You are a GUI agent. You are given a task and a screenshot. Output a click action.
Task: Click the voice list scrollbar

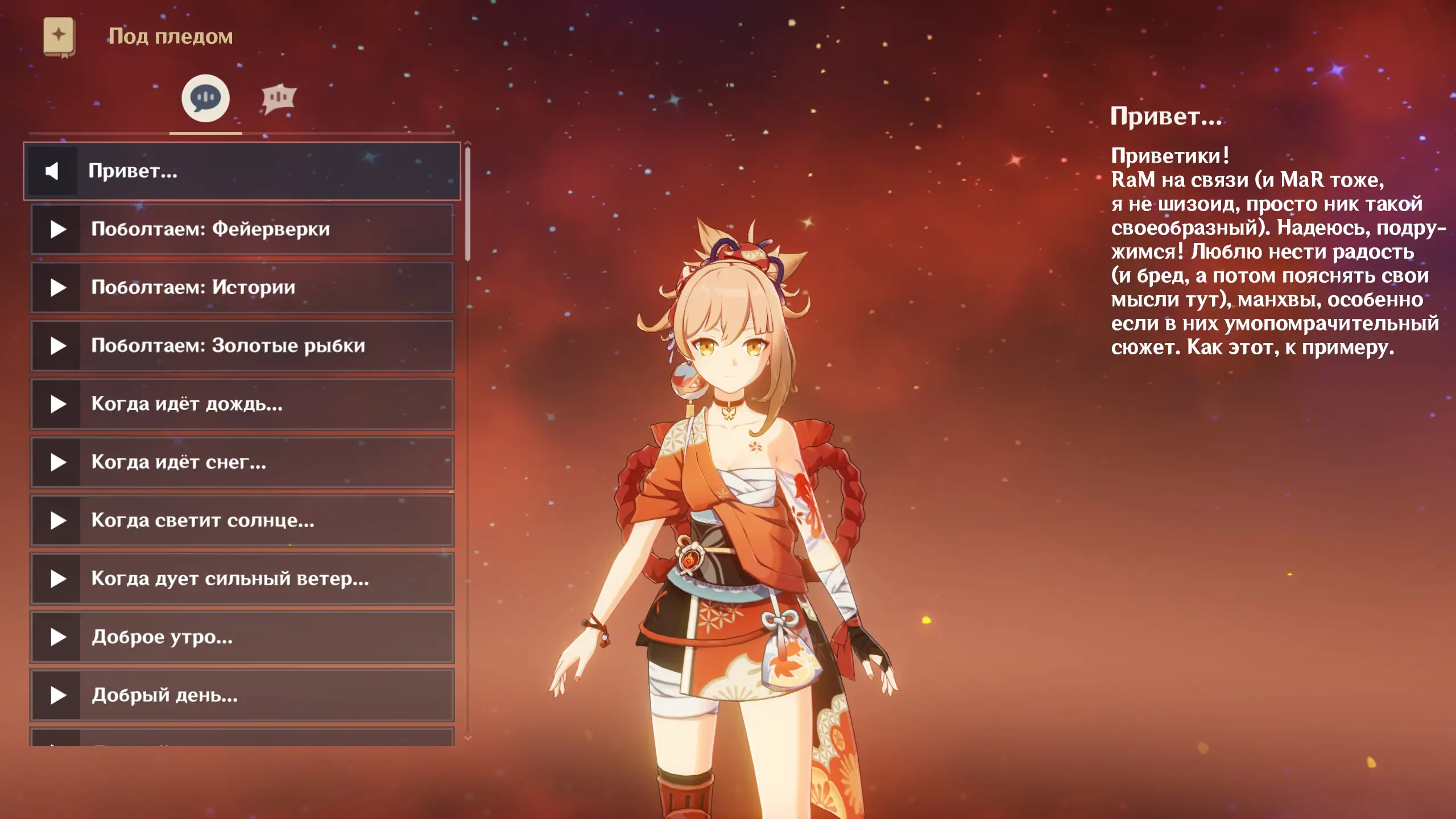coord(468,205)
